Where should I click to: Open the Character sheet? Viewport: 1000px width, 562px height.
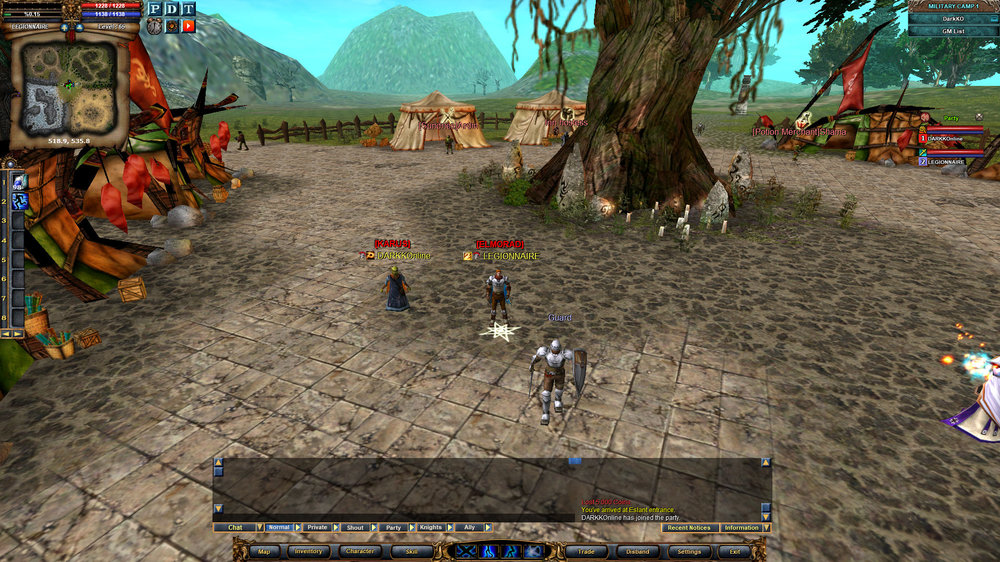point(360,551)
